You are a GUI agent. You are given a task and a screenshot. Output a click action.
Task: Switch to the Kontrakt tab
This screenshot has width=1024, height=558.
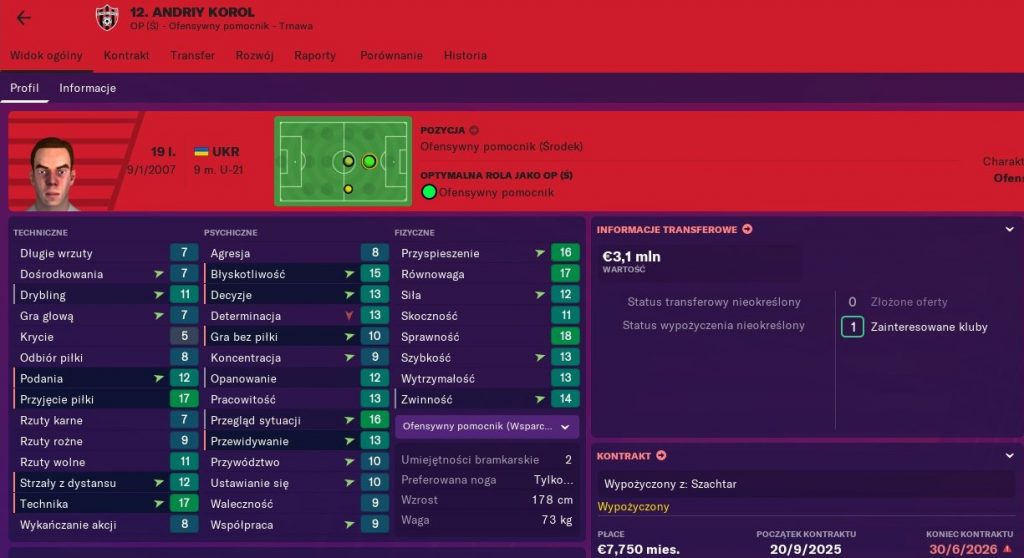(x=126, y=56)
